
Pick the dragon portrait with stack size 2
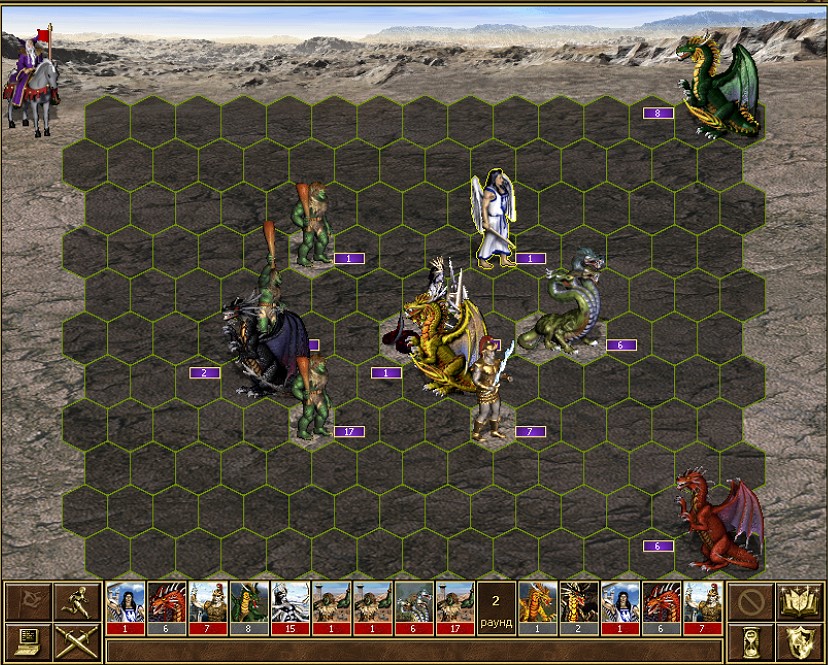[x=579, y=607]
